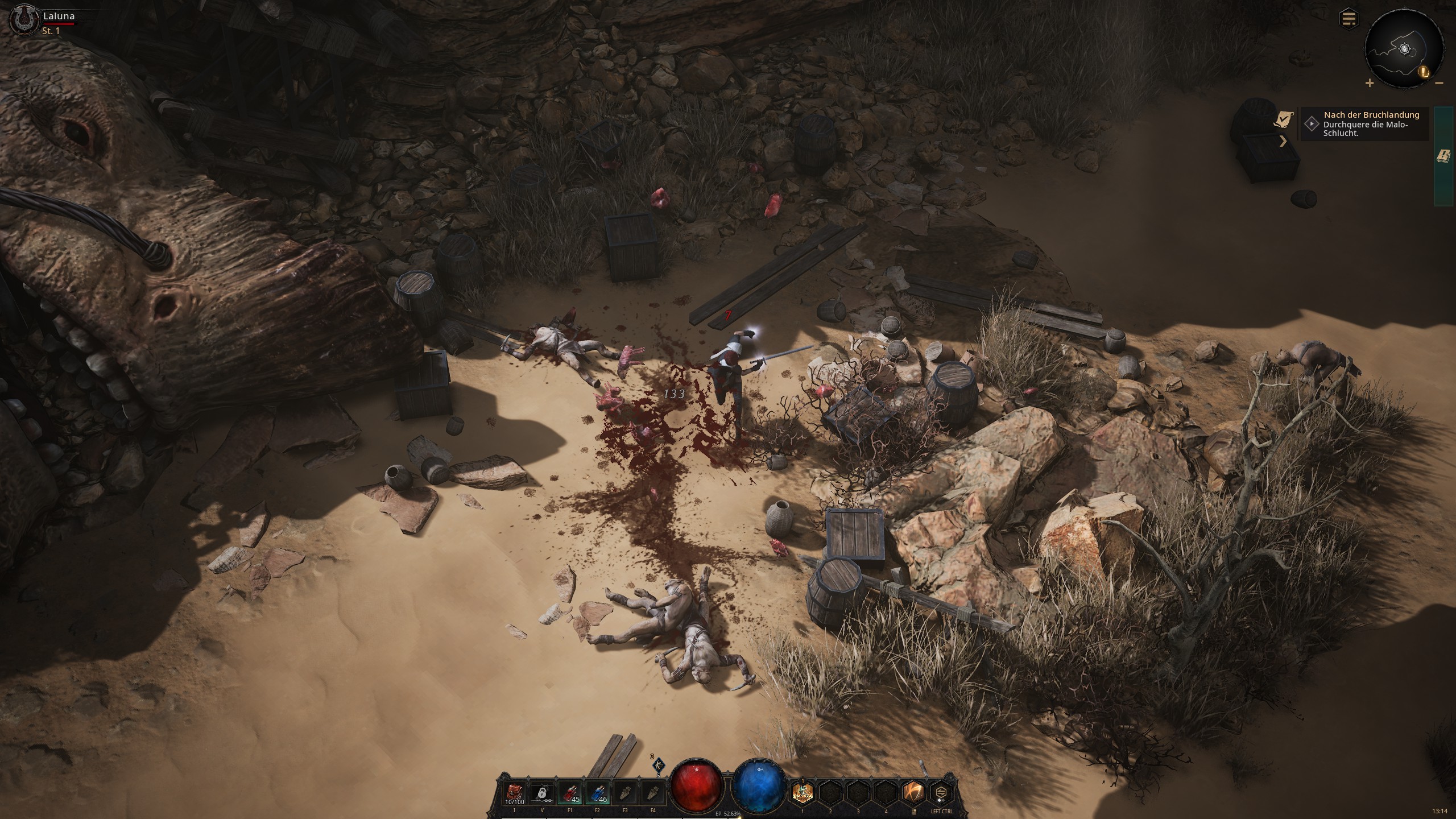Image resolution: width=1456 pixels, height=819 pixels.
Task: Select the bow buff icon above hotbar
Action: pos(659,765)
